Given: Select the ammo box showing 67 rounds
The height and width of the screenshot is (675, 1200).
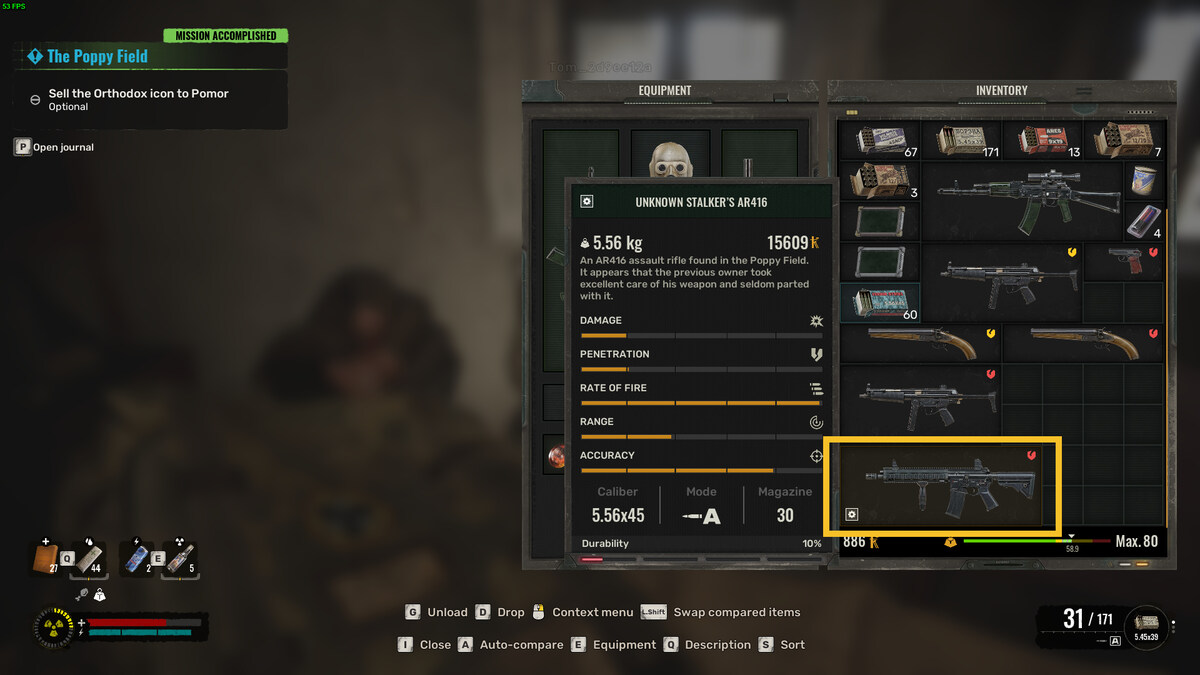Looking at the screenshot, I should (880, 140).
